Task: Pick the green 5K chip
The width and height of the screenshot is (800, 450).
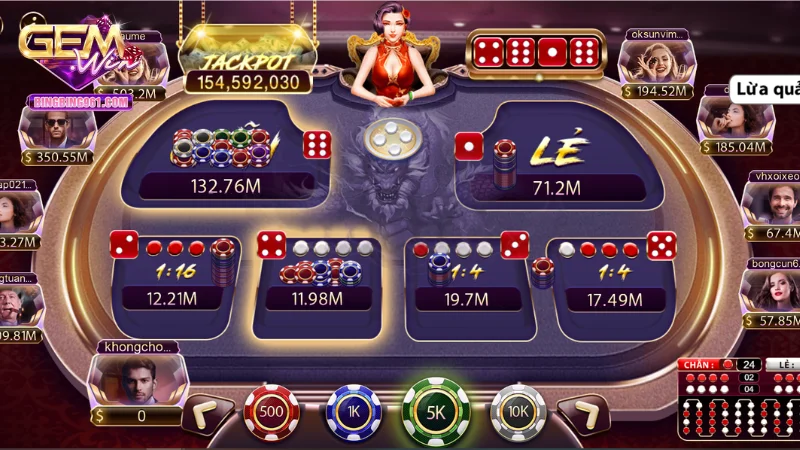Action: [436, 411]
